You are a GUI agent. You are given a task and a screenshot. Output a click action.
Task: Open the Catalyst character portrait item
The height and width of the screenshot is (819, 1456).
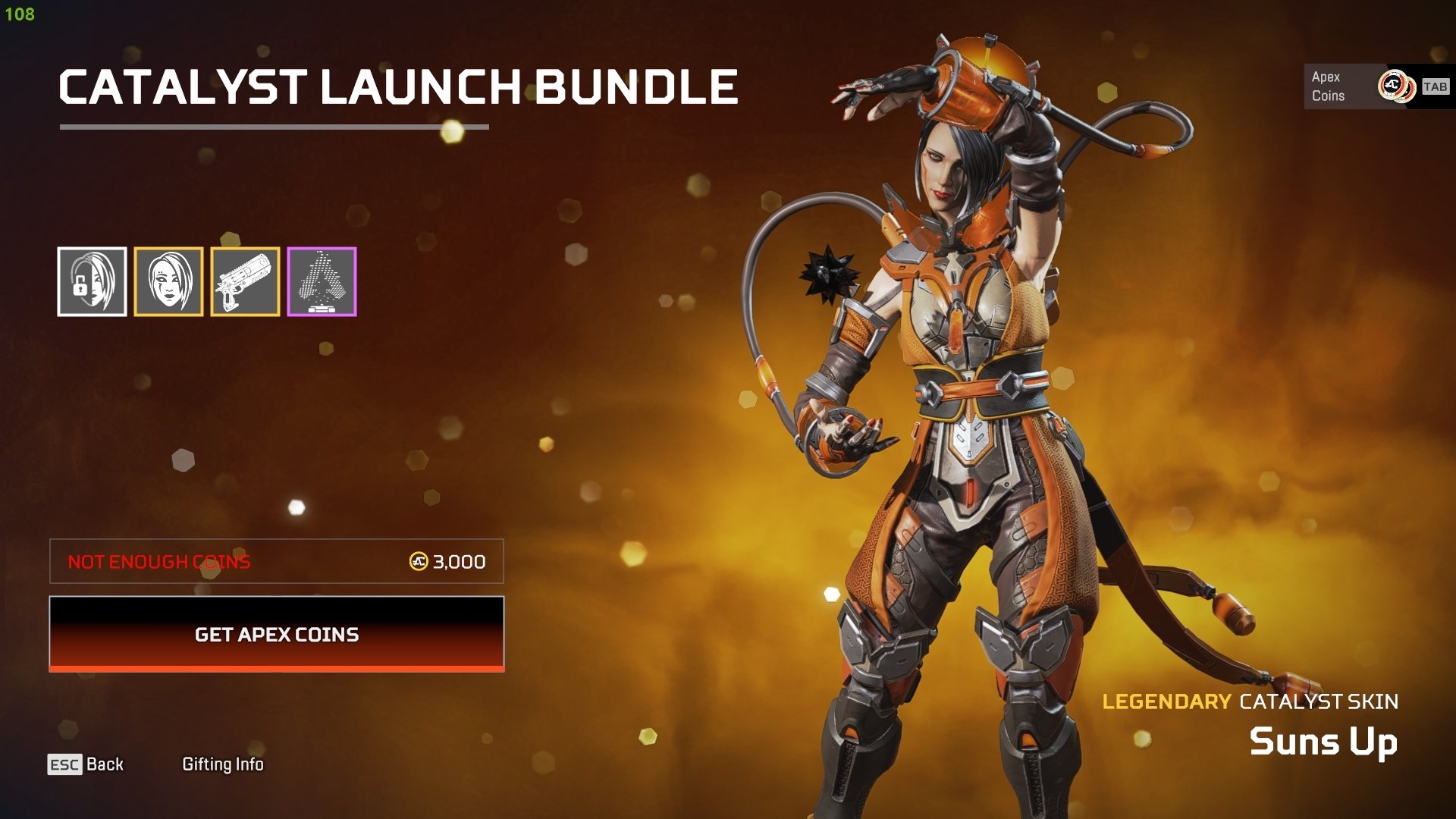coord(168,281)
